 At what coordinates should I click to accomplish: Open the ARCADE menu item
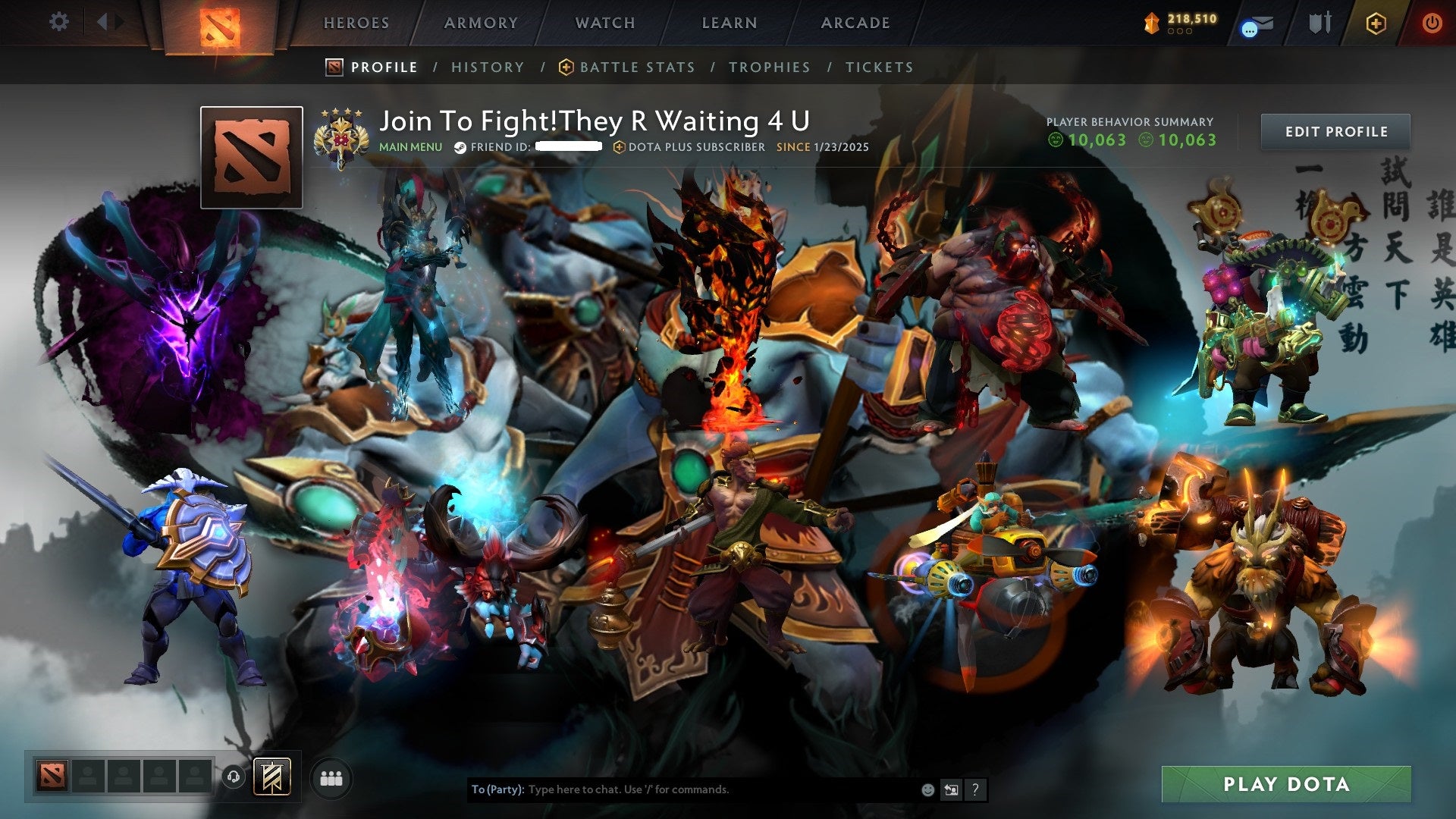point(855,23)
